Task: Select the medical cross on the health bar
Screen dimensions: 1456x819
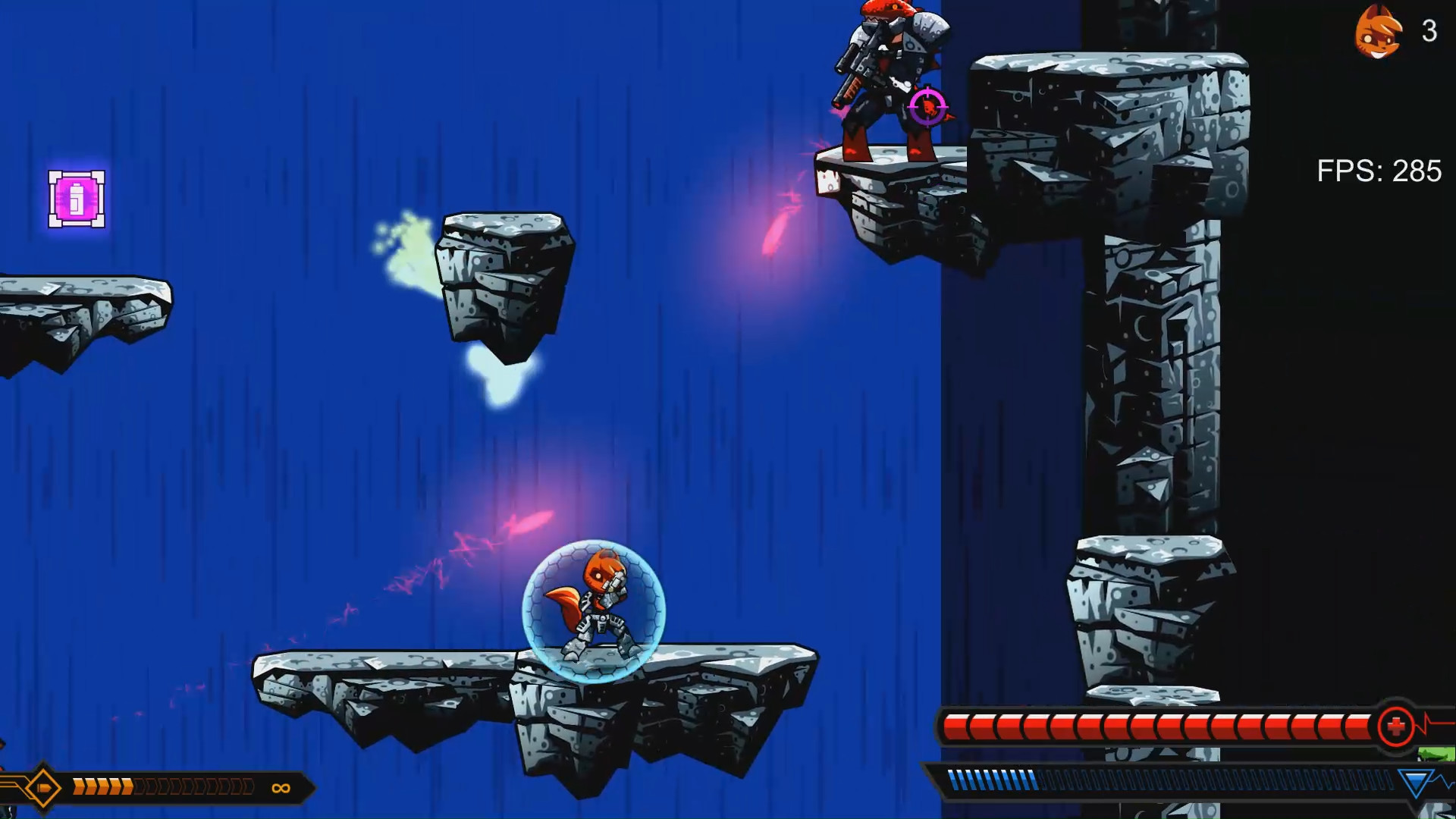Action: pyautogui.click(x=1396, y=724)
